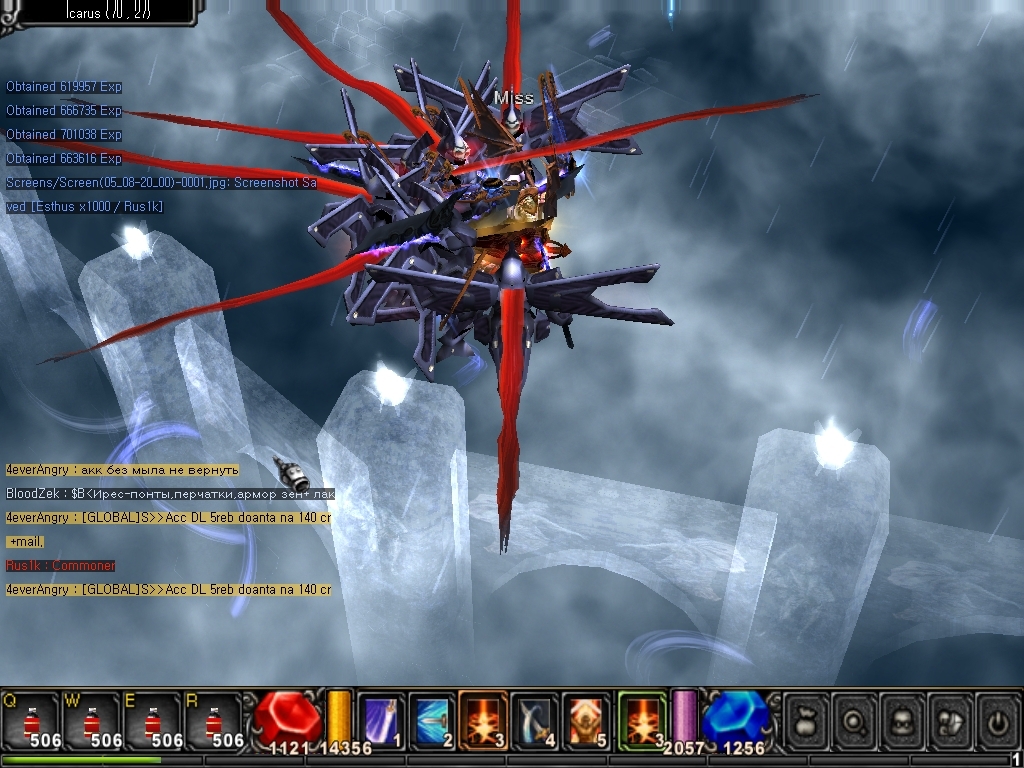
Task: Select the blue sword thrust skill, slot 2
Action: click(x=432, y=719)
